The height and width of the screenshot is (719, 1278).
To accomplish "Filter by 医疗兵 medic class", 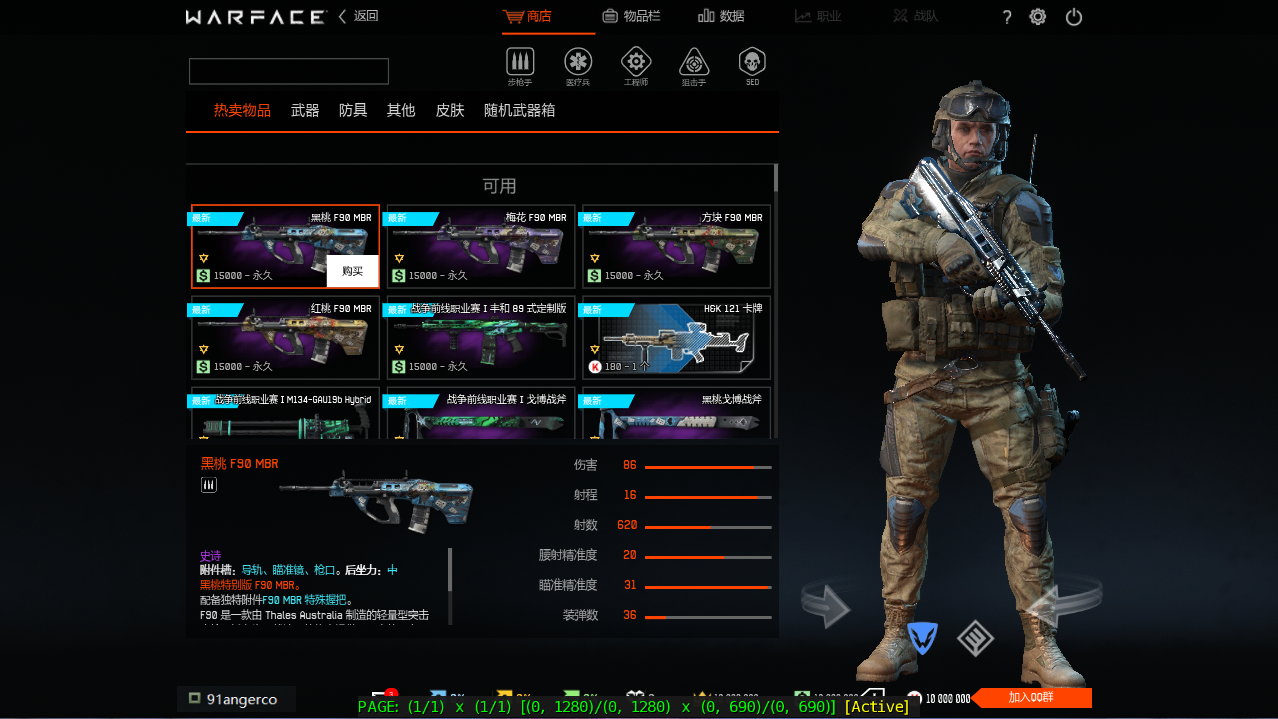I will click(578, 63).
